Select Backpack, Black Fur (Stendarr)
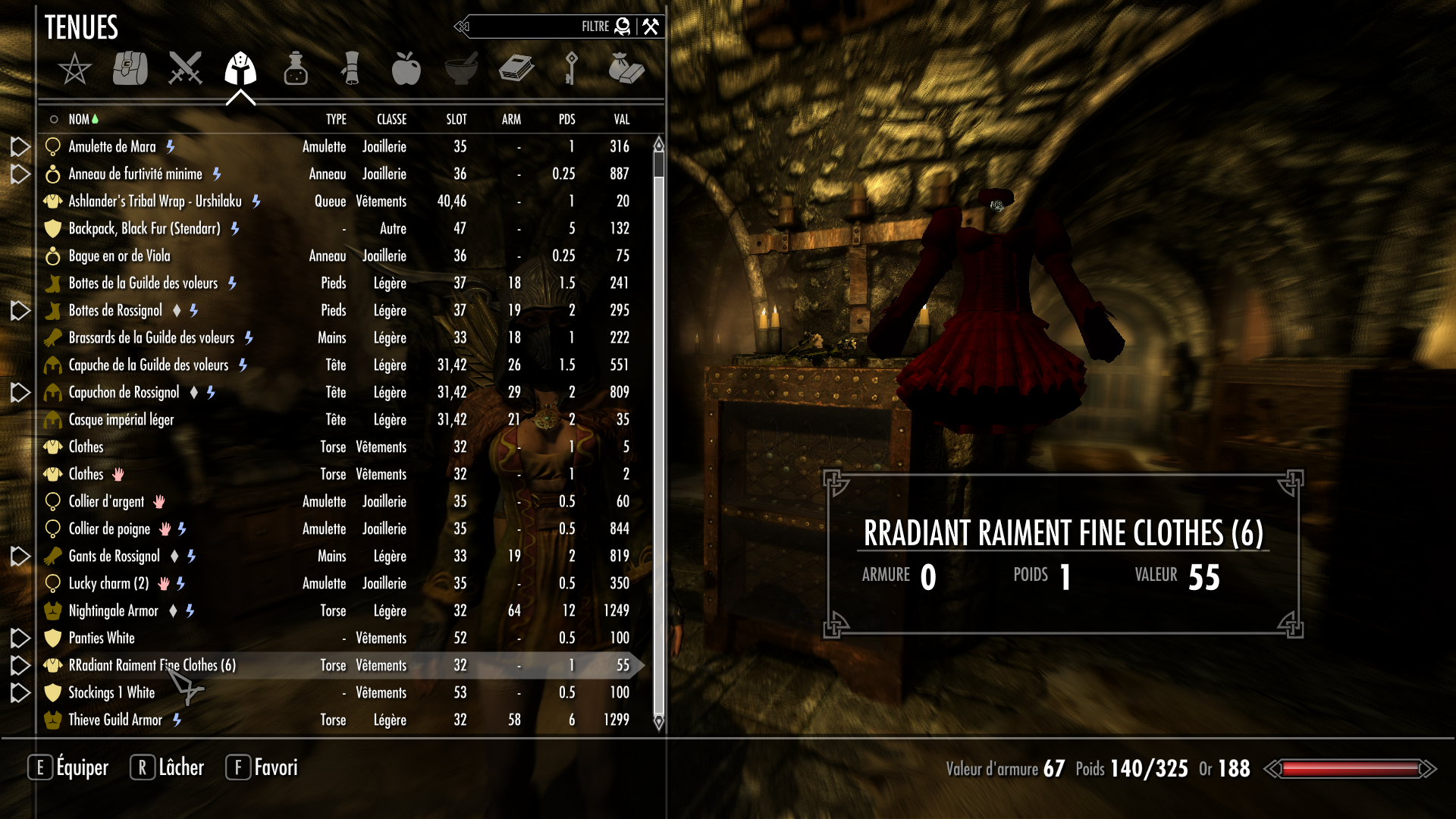 144,228
